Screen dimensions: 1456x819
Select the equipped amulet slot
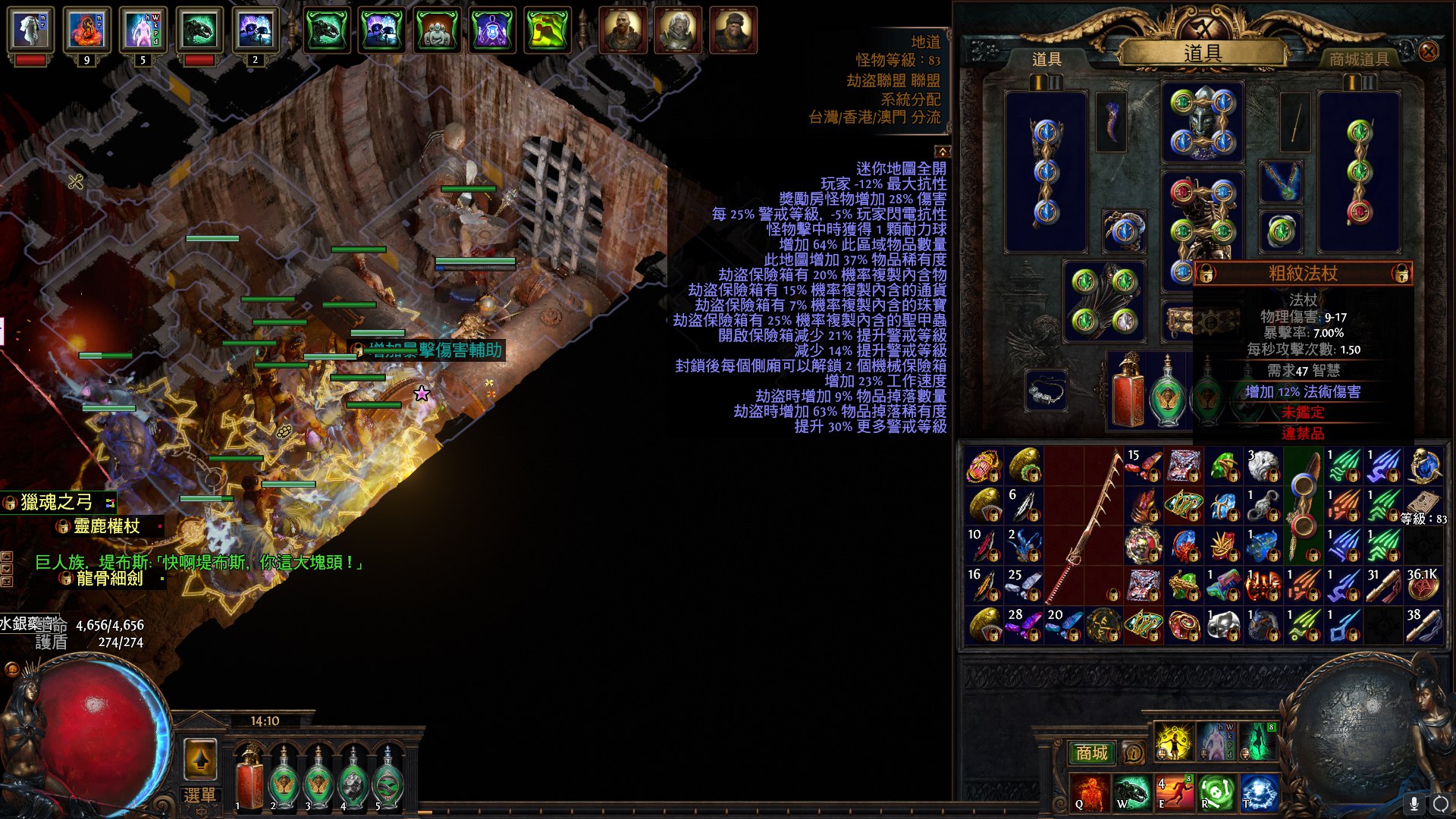tap(1281, 183)
